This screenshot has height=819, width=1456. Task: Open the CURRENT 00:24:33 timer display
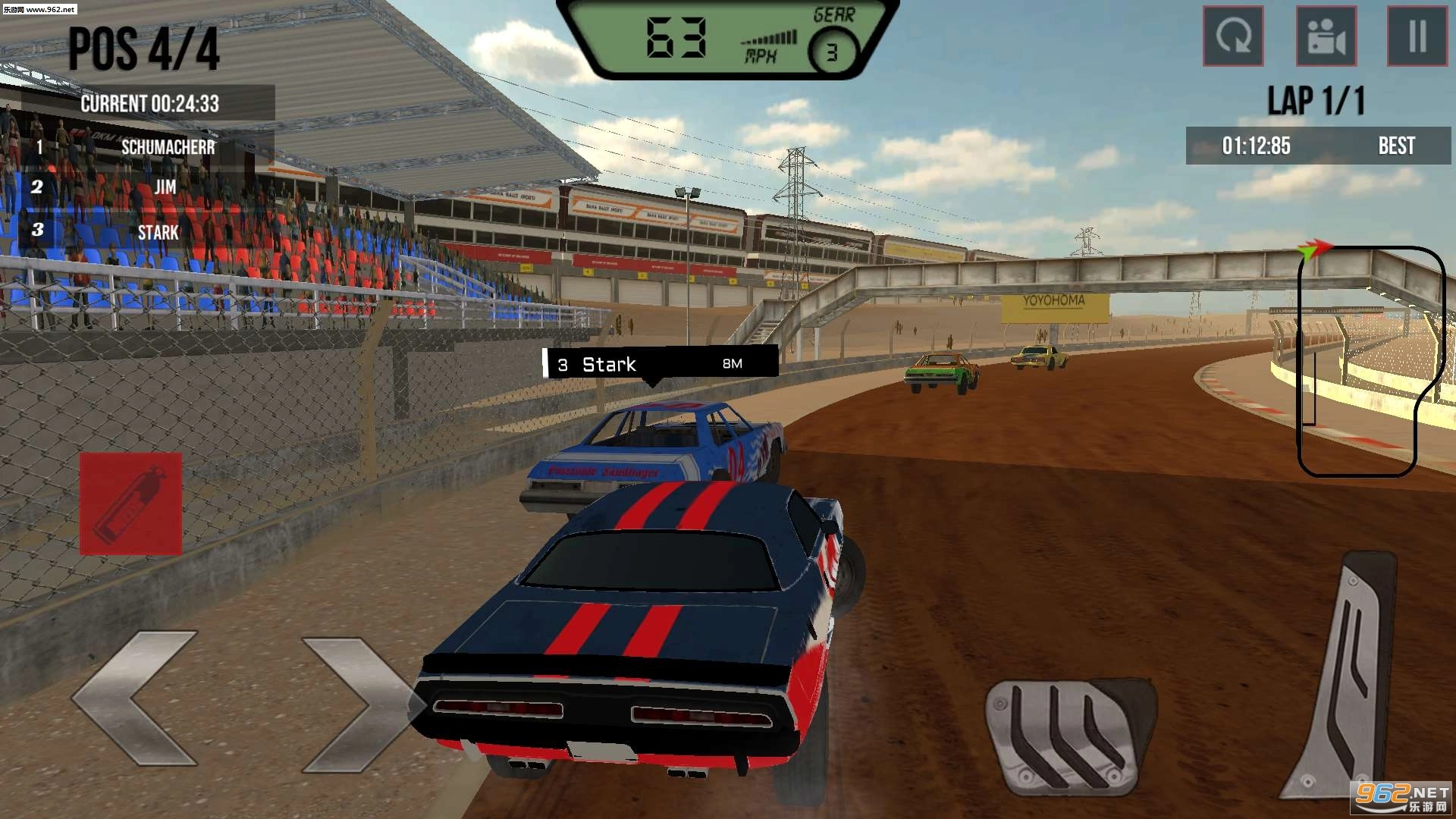150,104
